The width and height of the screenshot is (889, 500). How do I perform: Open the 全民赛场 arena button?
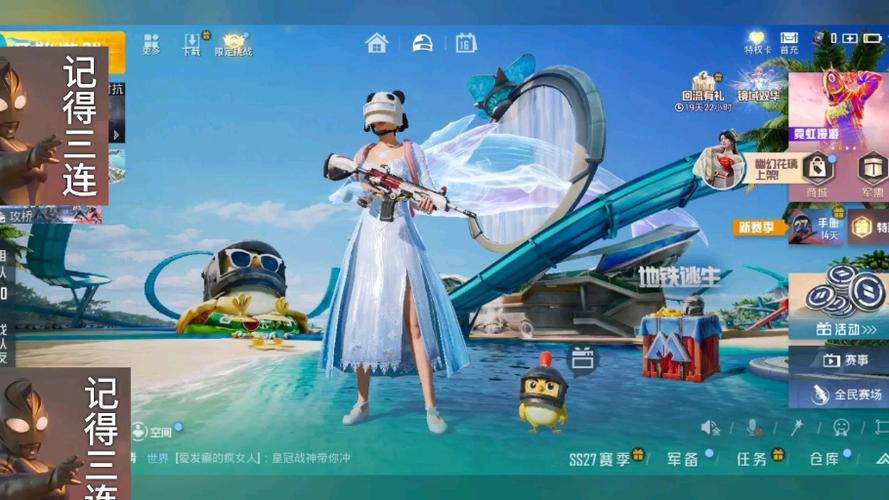838,393
